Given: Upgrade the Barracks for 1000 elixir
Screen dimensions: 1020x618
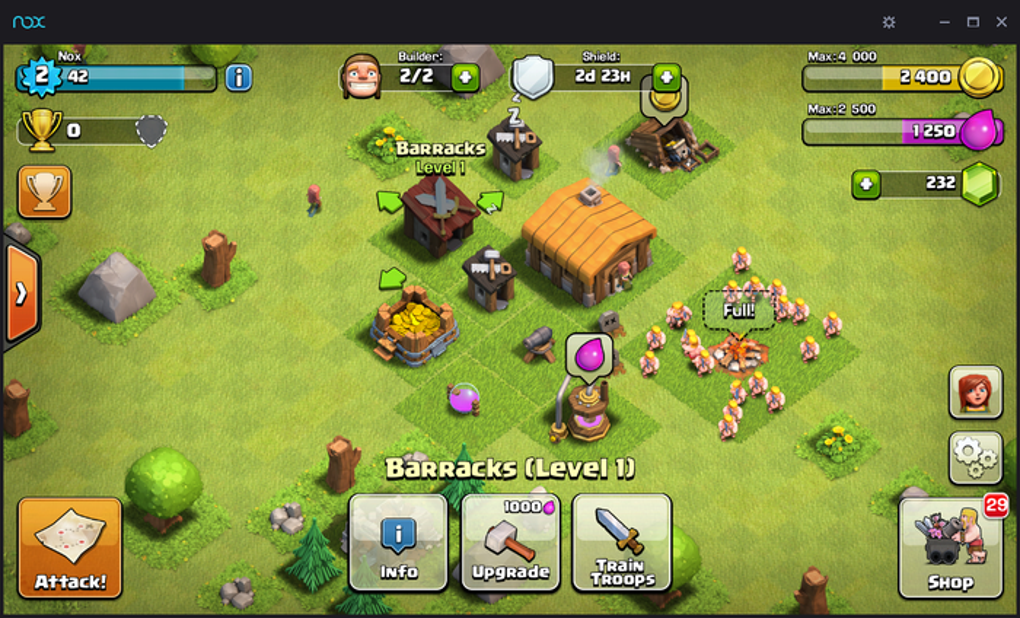Looking at the screenshot, I should pyautogui.click(x=510, y=541).
